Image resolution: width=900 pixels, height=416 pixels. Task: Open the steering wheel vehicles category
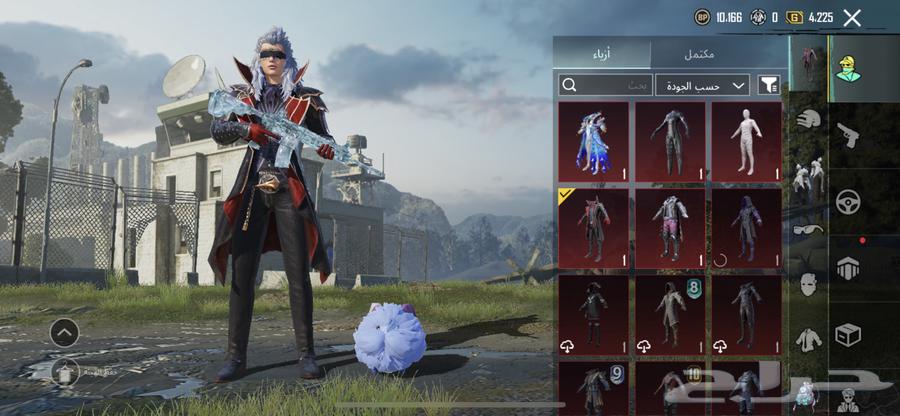tap(848, 201)
